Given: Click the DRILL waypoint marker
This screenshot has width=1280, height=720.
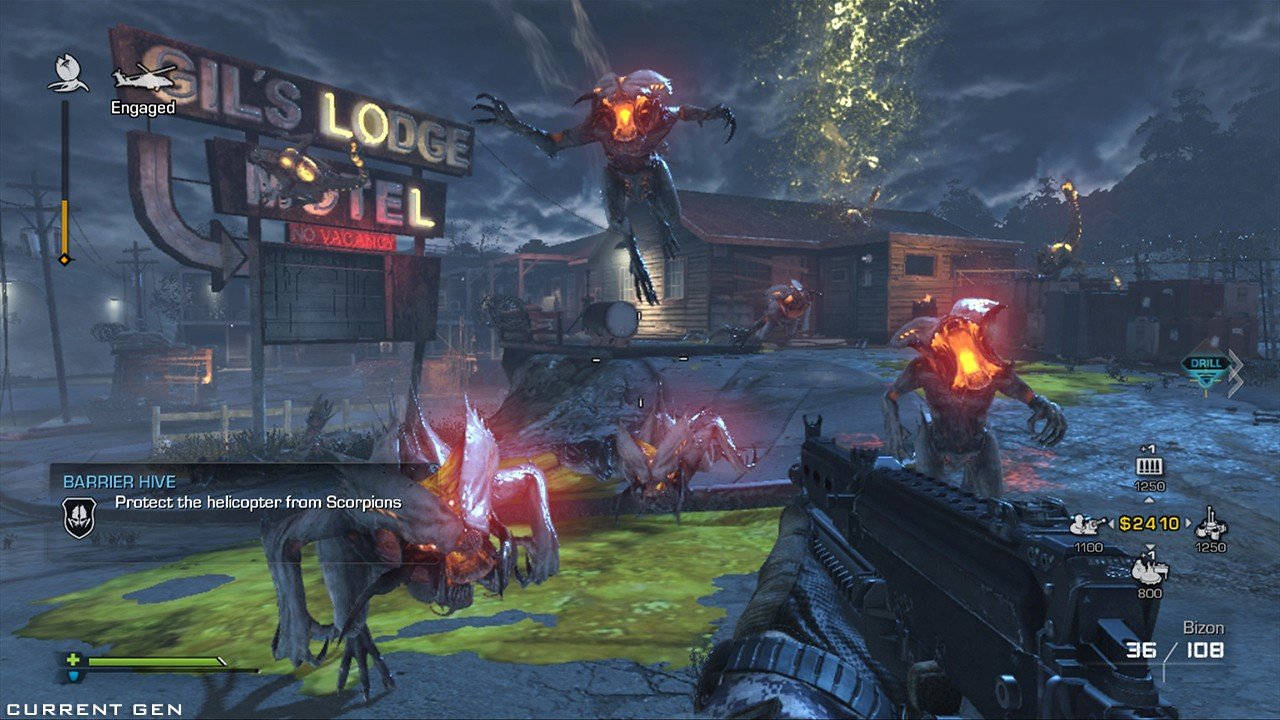Looking at the screenshot, I should point(1205,362).
